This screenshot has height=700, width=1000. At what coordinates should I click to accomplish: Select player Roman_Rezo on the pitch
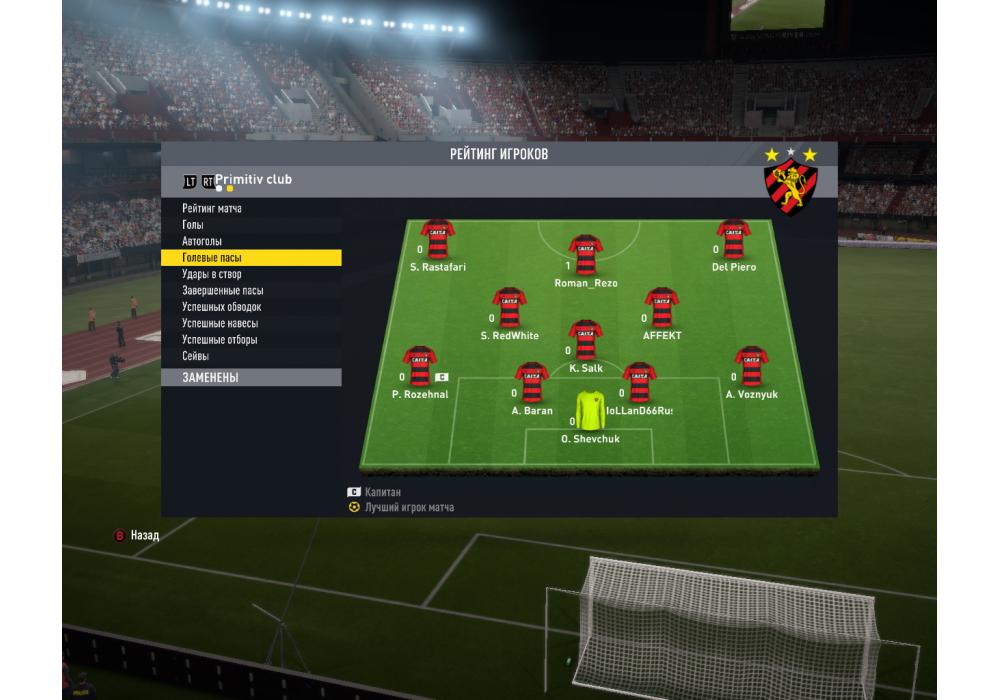(585, 256)
